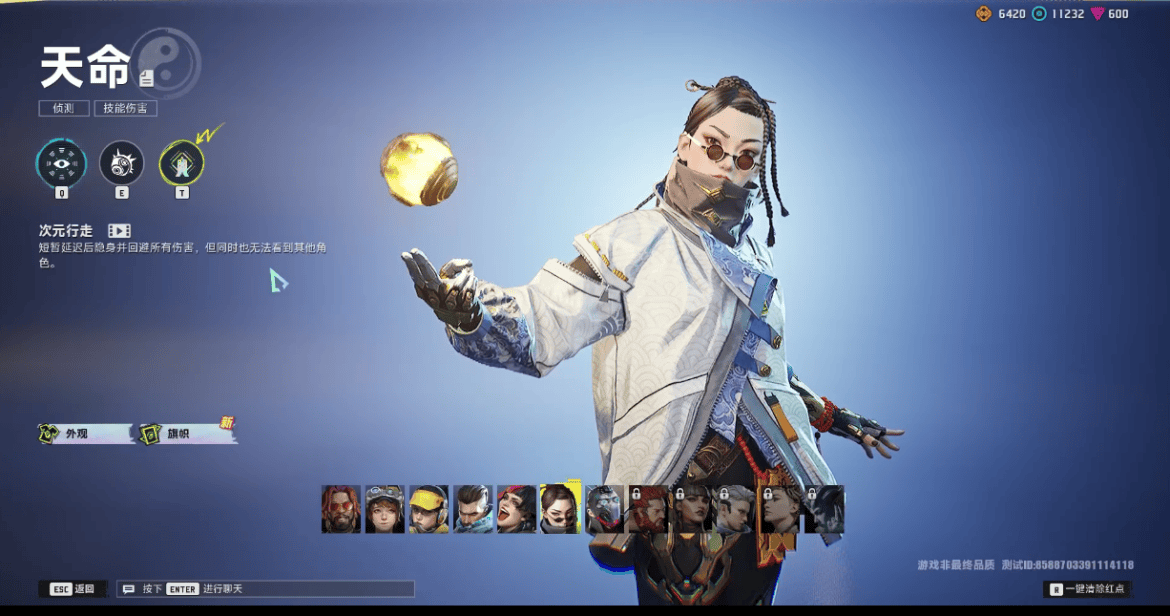
Task: Click the 侦测 role tag
Action: [64, 108]
